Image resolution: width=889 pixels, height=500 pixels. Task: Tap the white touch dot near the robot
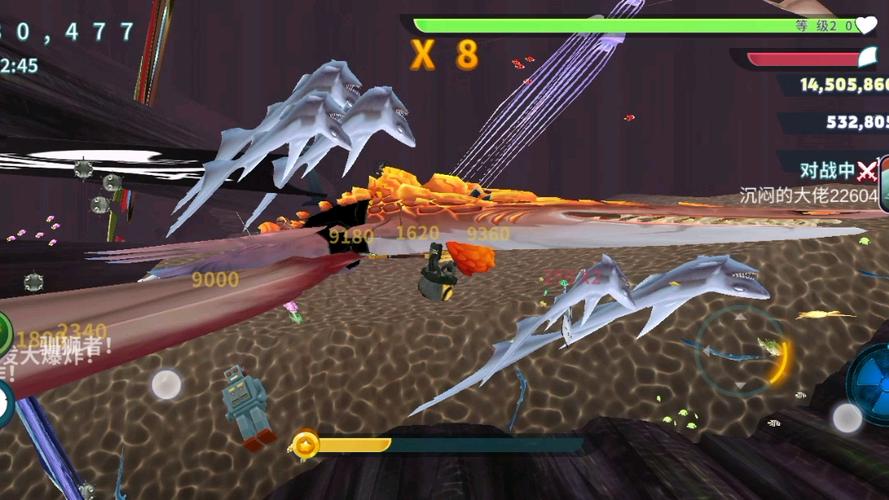[x=166, y=384]
